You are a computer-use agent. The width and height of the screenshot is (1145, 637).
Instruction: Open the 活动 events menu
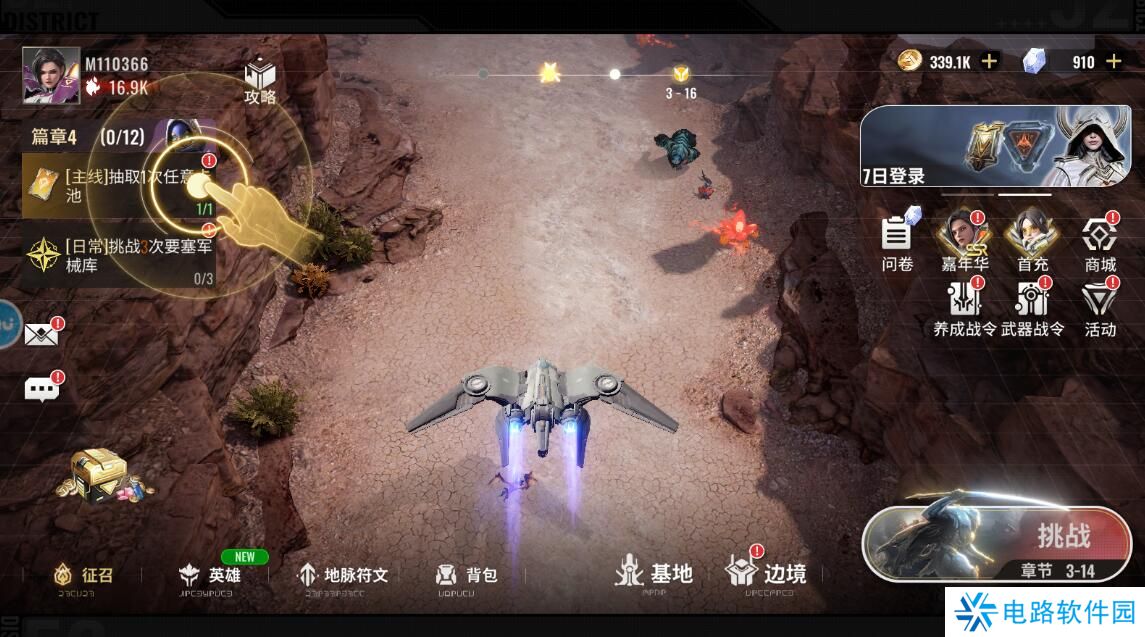[x=1100, y=307]
